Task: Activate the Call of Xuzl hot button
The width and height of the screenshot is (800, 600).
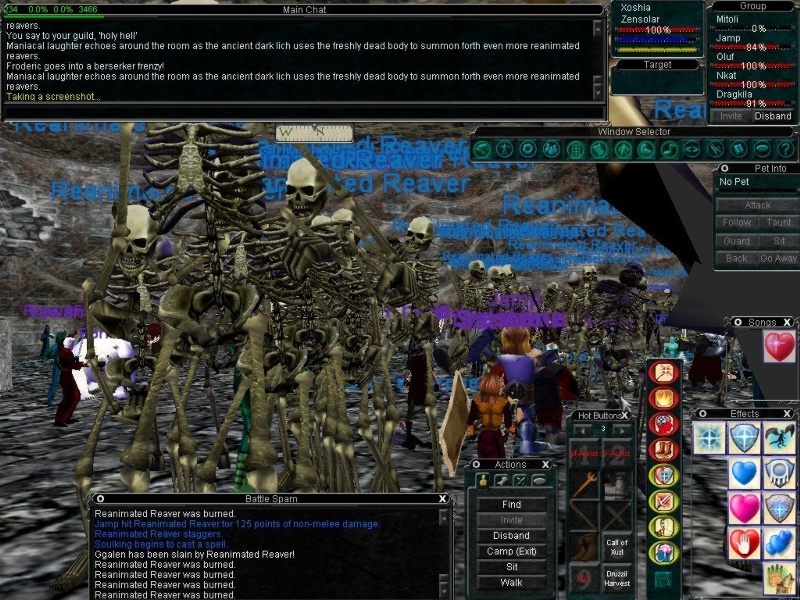Action: (x=617, y=547)
